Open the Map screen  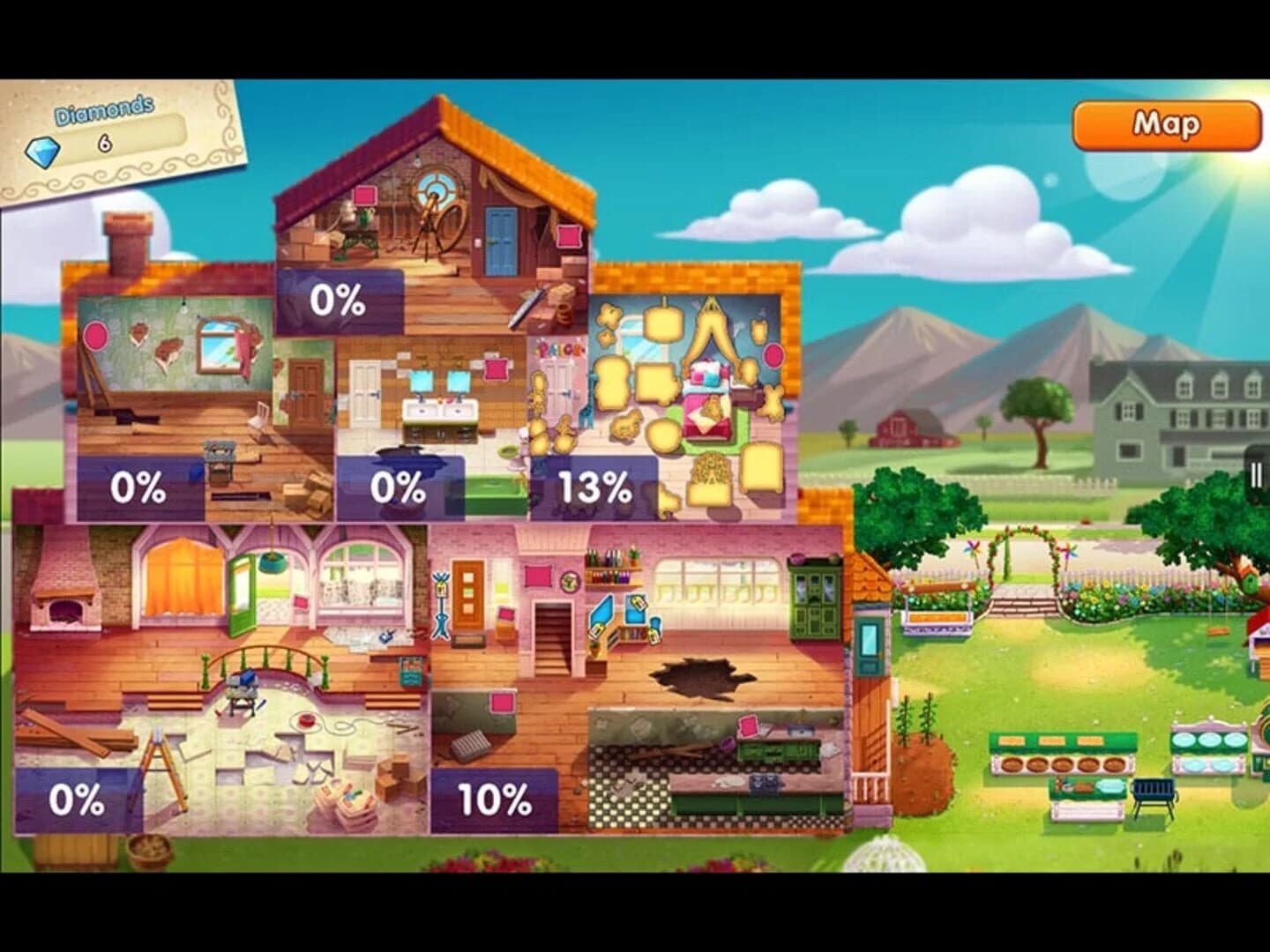1166,126
